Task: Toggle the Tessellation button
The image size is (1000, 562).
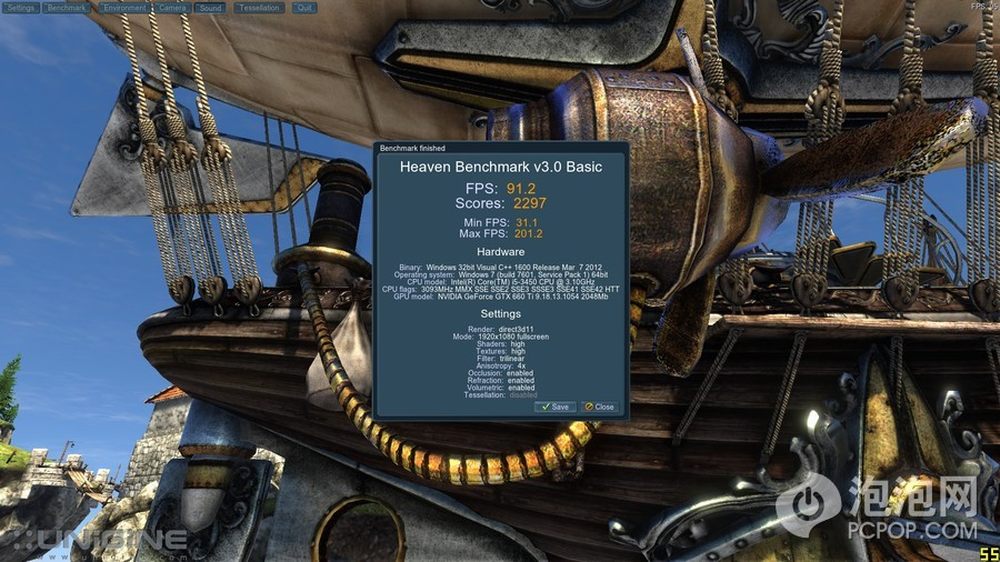Action: pyautogui.click(x=257, y=8)
